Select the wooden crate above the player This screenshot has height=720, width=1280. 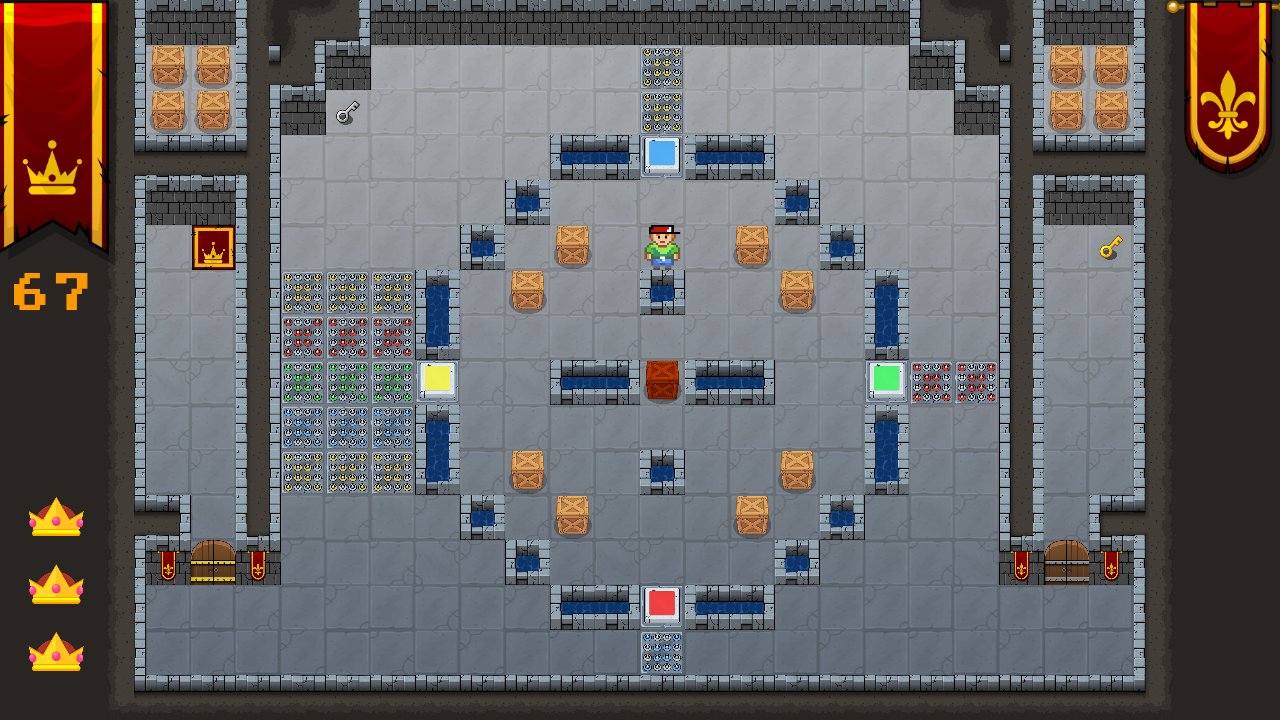(572, 242)
